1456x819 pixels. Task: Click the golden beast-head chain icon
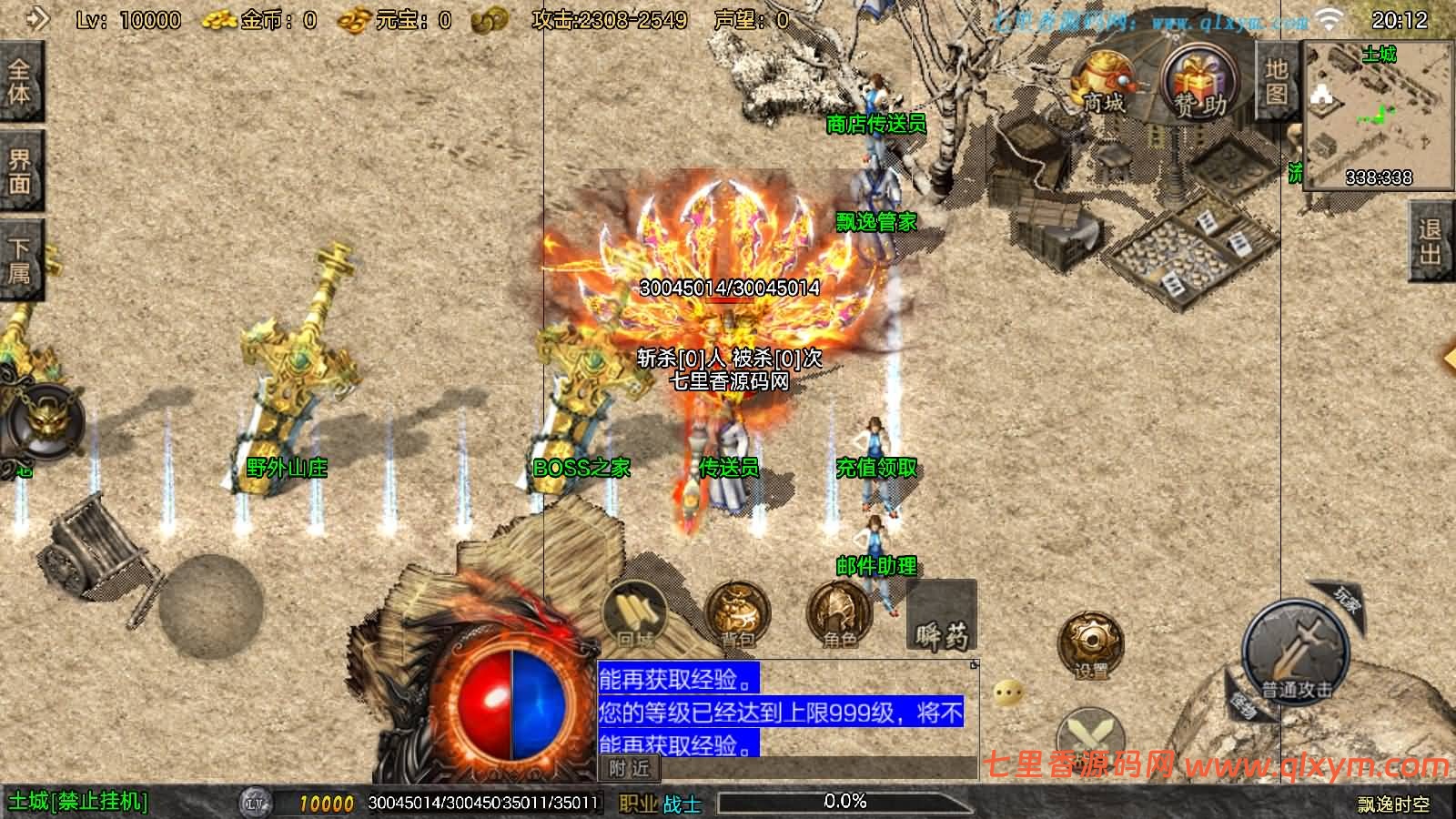(44, 422)
